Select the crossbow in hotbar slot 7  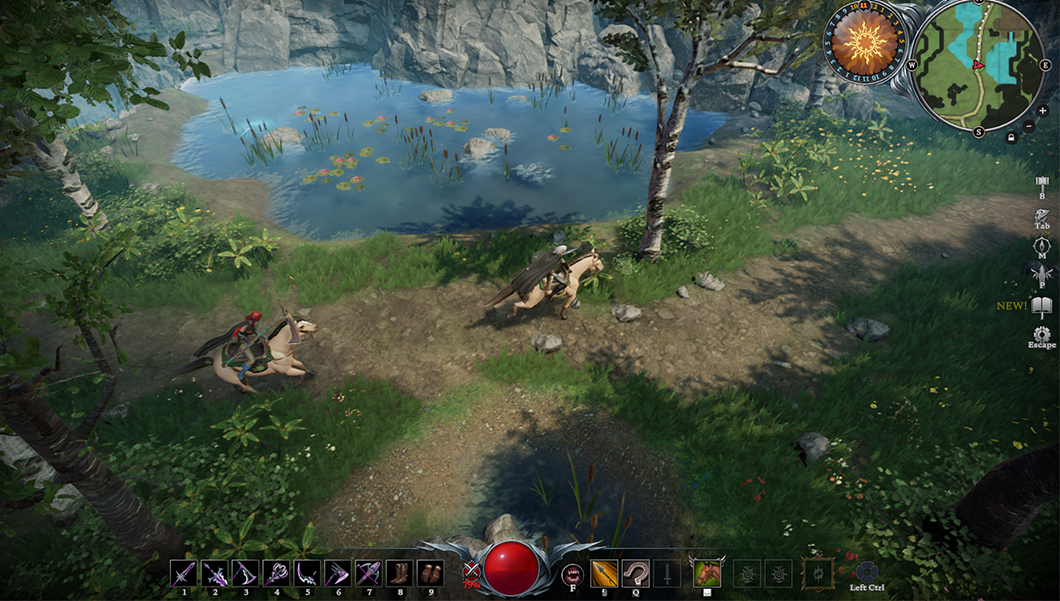coord(369,573)
